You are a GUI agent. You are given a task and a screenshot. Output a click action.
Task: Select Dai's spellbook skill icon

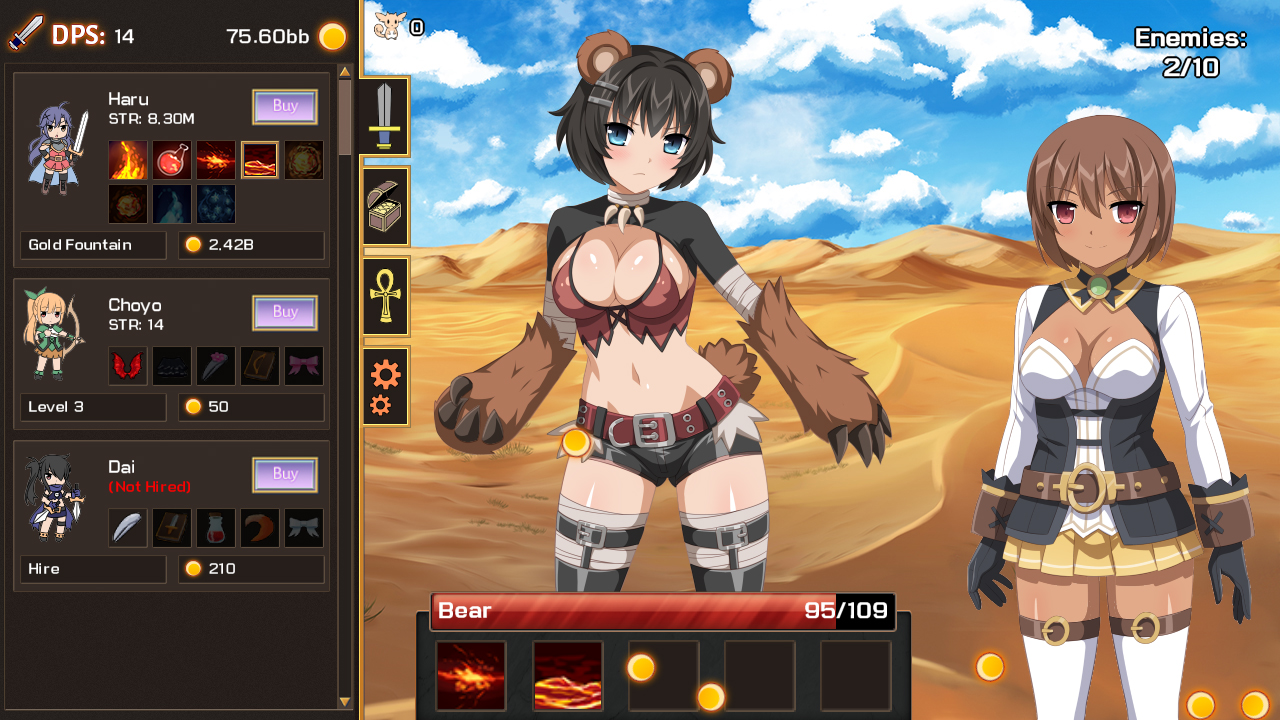[171, 528]
